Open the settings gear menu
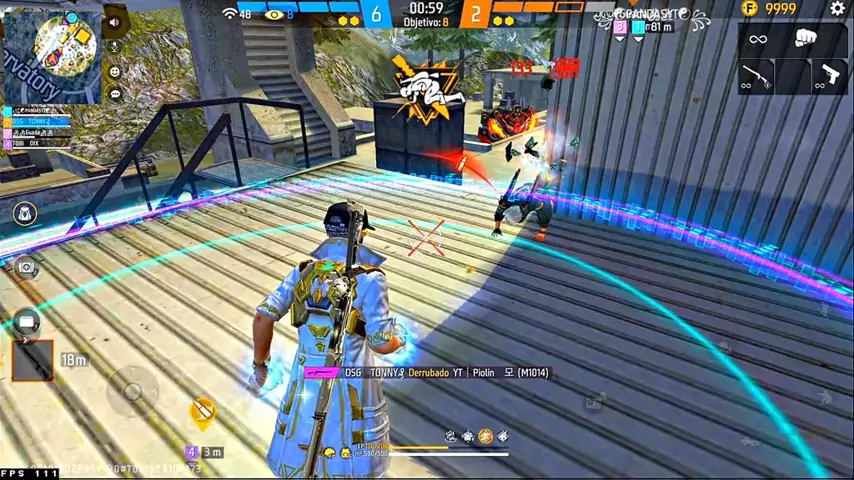The width and height of the screenshot is (854, 480). pos(837,9)
